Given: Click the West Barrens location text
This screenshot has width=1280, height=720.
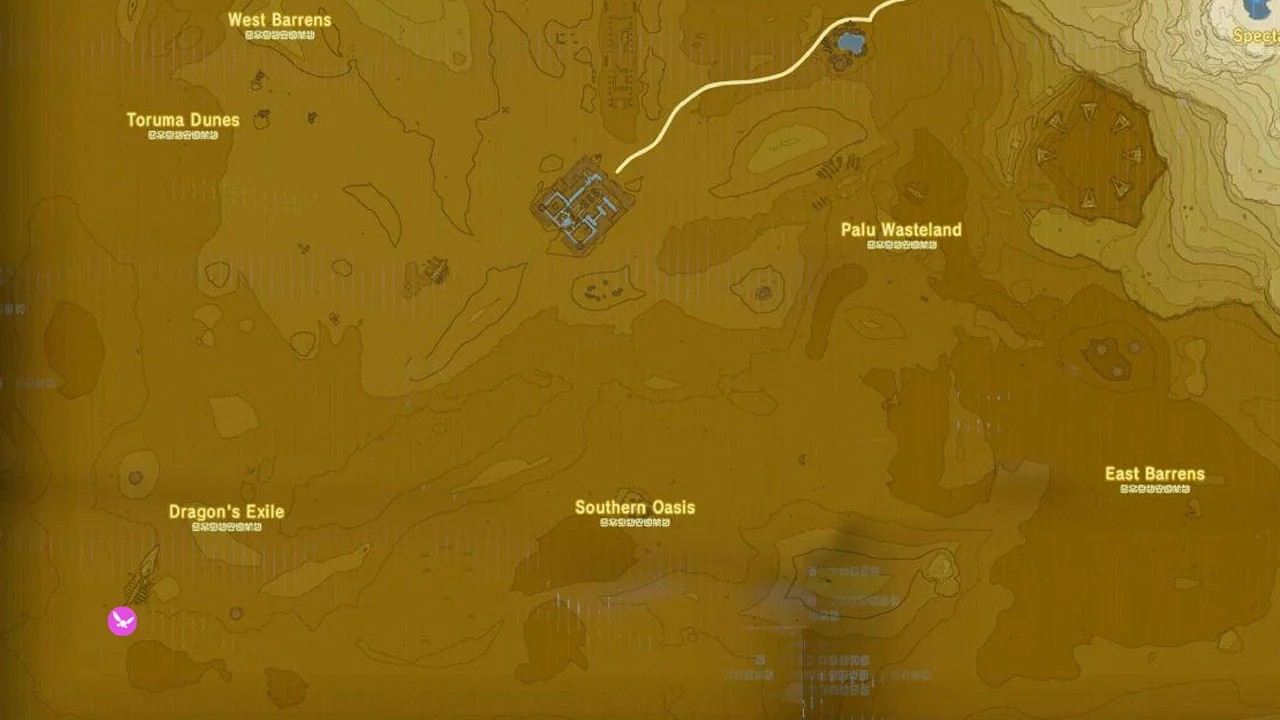Looking at the screenshot, I should (279, 19).
